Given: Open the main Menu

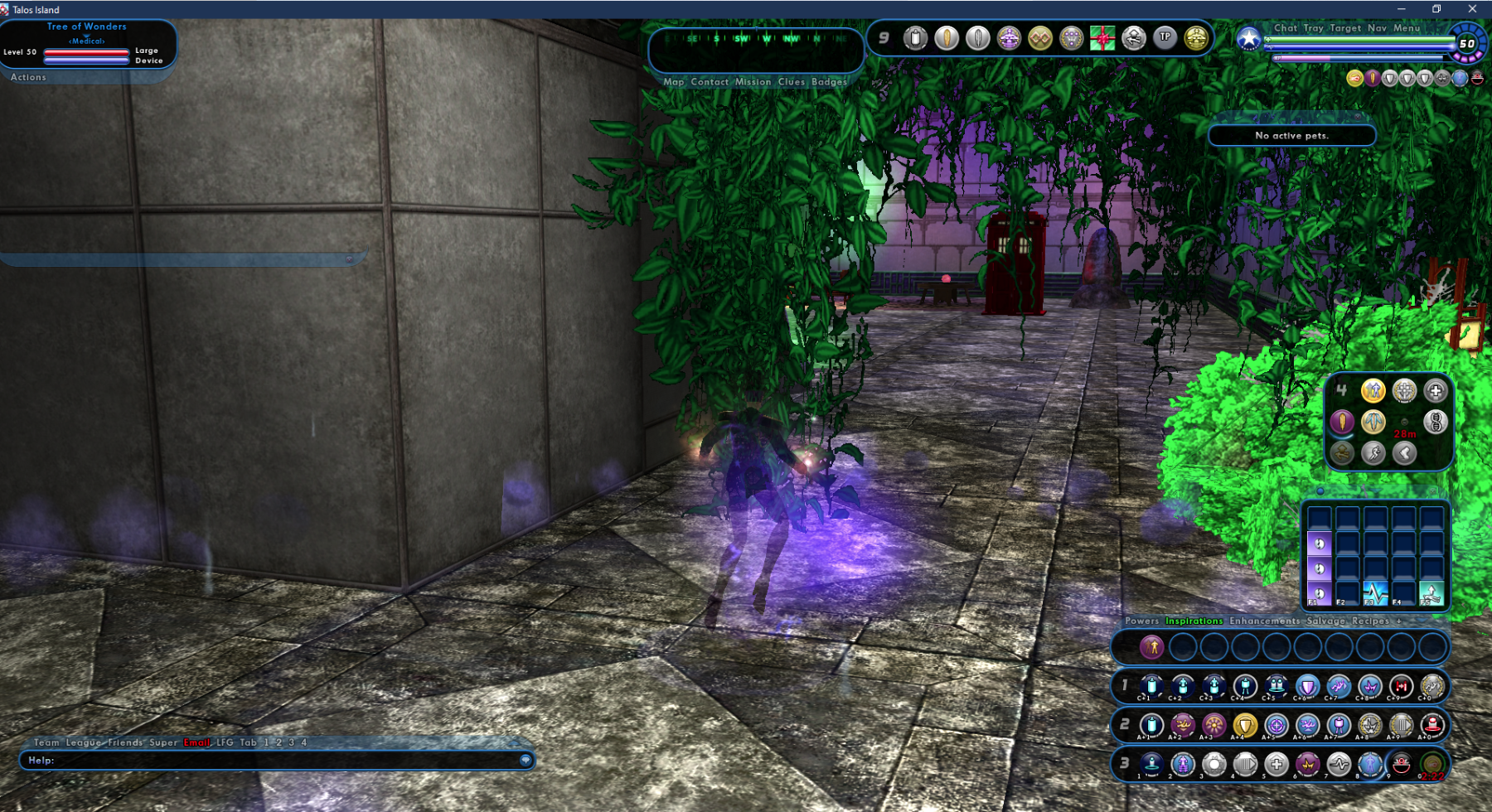Looking at the screenshot, I should (1407, 28).
